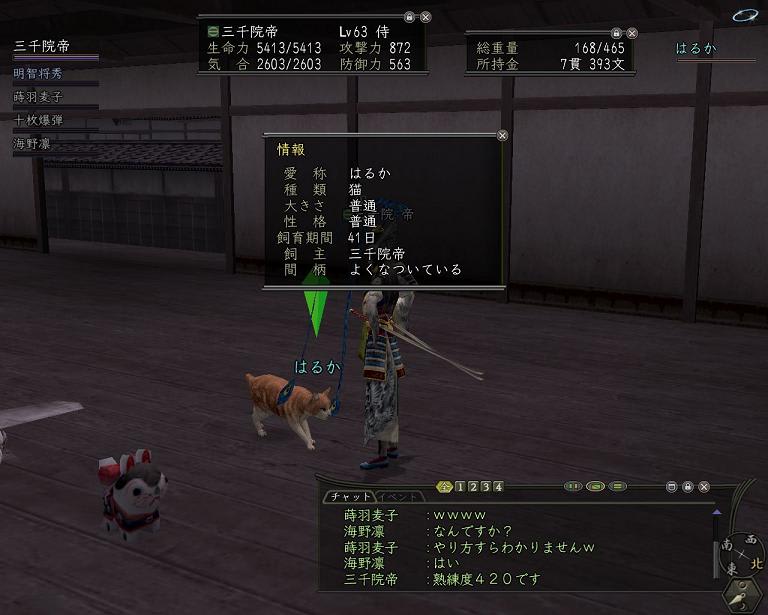Toggle the lock on the character status panel
The height and width of the screenshot is (615, 768).
[409, 17]
